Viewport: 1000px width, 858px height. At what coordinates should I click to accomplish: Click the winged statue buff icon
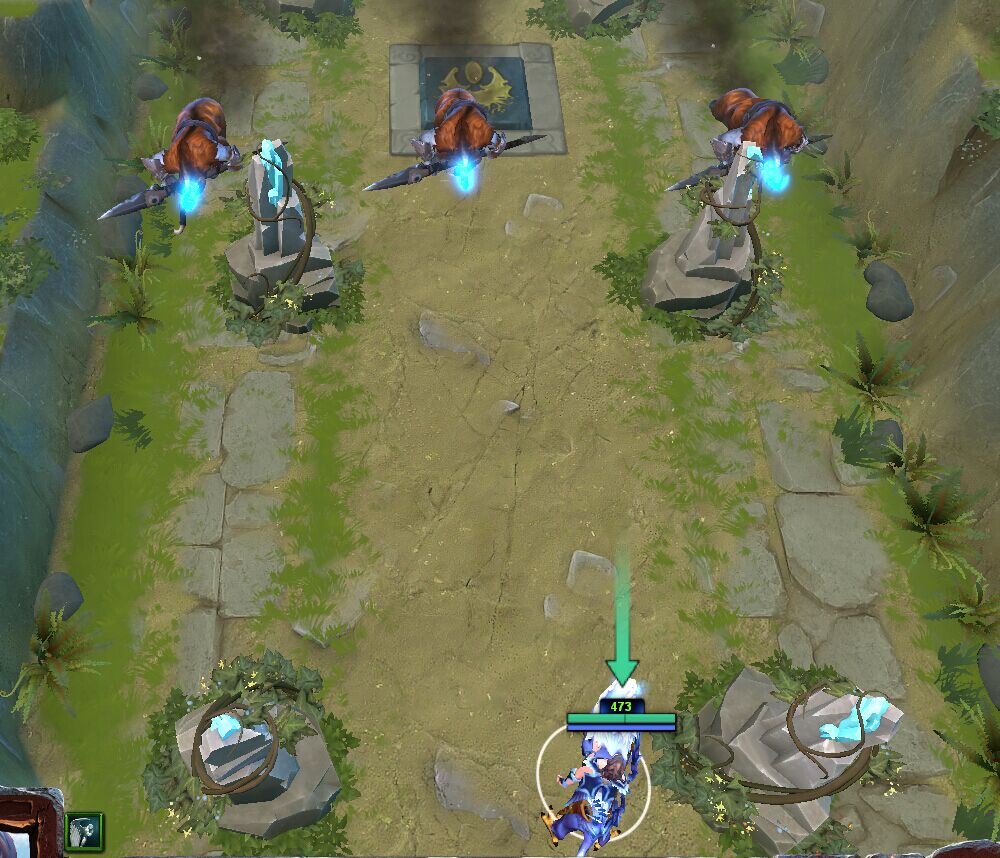tap(85, 829)
